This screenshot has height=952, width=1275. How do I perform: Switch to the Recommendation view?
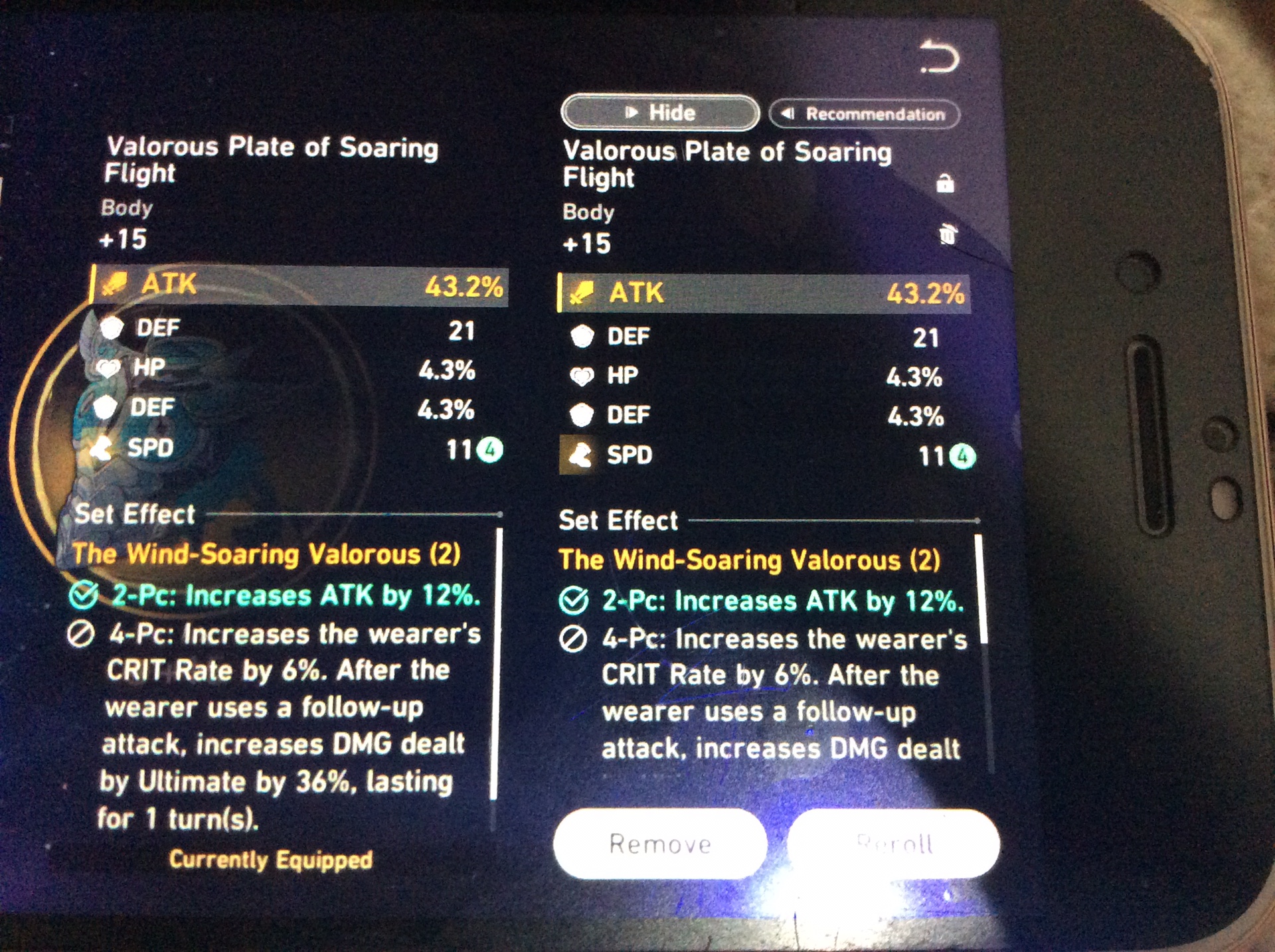coord(863,114)
